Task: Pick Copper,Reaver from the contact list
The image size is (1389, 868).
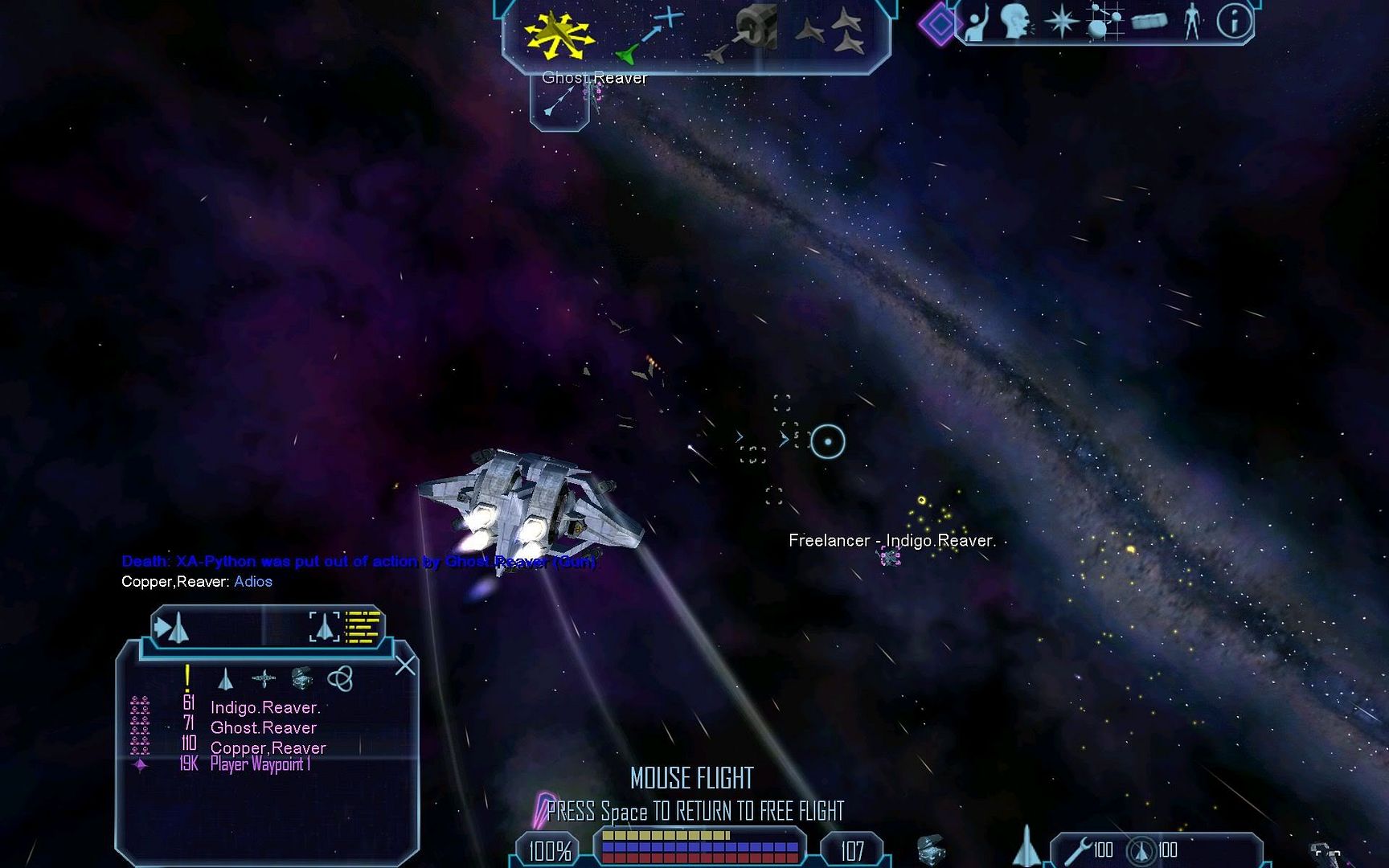Action: [268, 747]
